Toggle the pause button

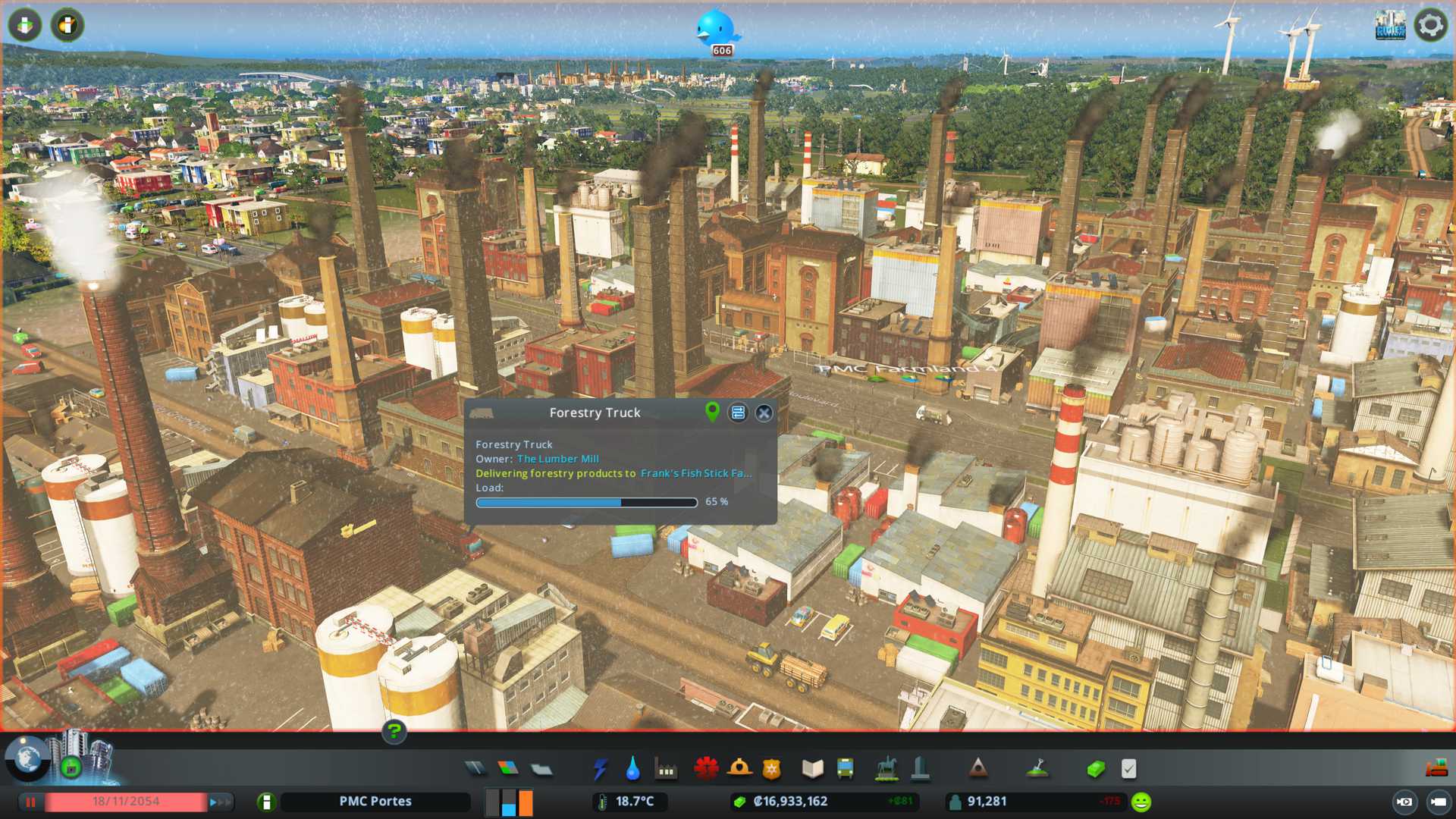pos(31,802)
